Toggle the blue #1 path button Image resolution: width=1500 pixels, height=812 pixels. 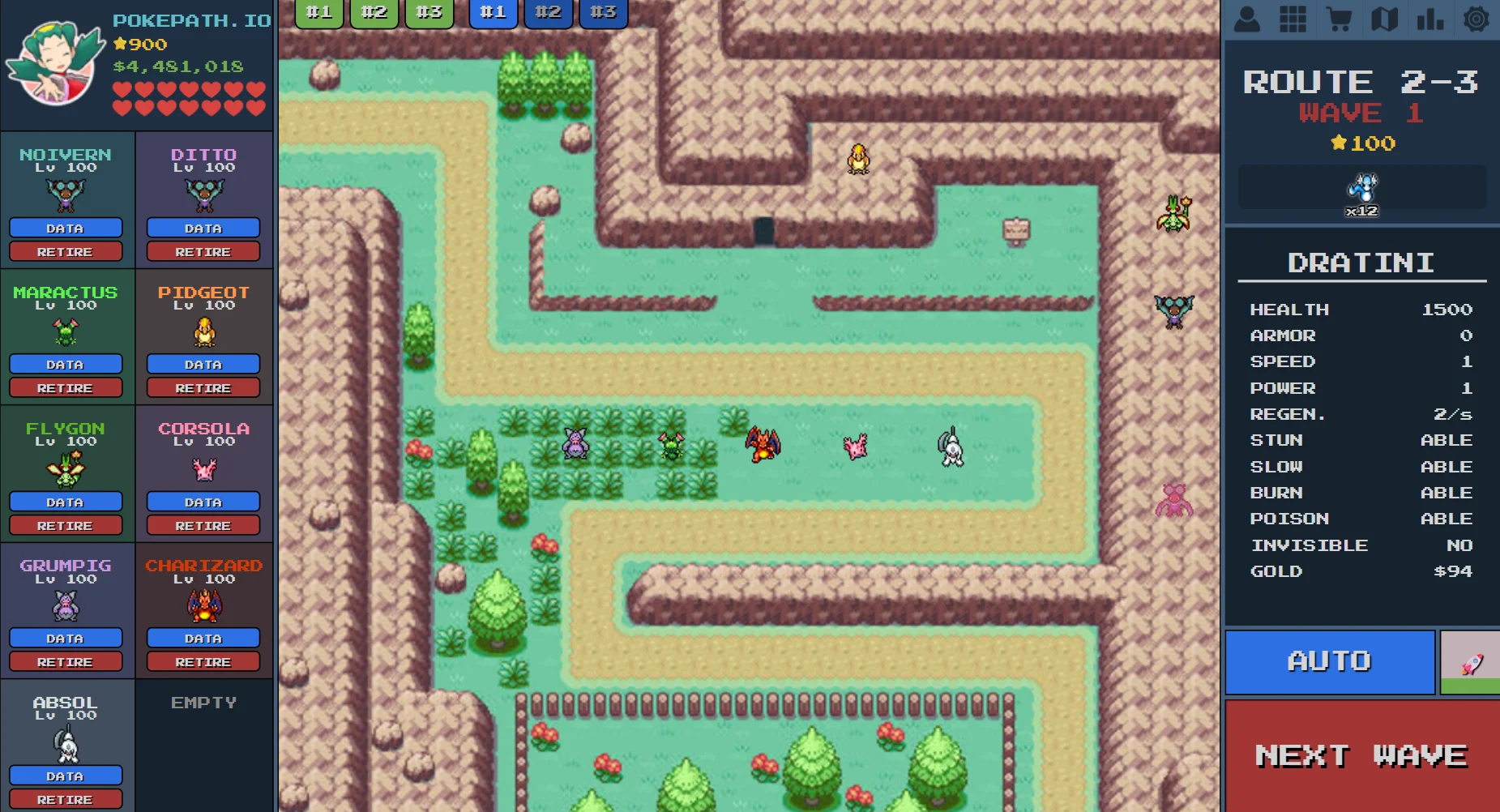tap(494, 12)
